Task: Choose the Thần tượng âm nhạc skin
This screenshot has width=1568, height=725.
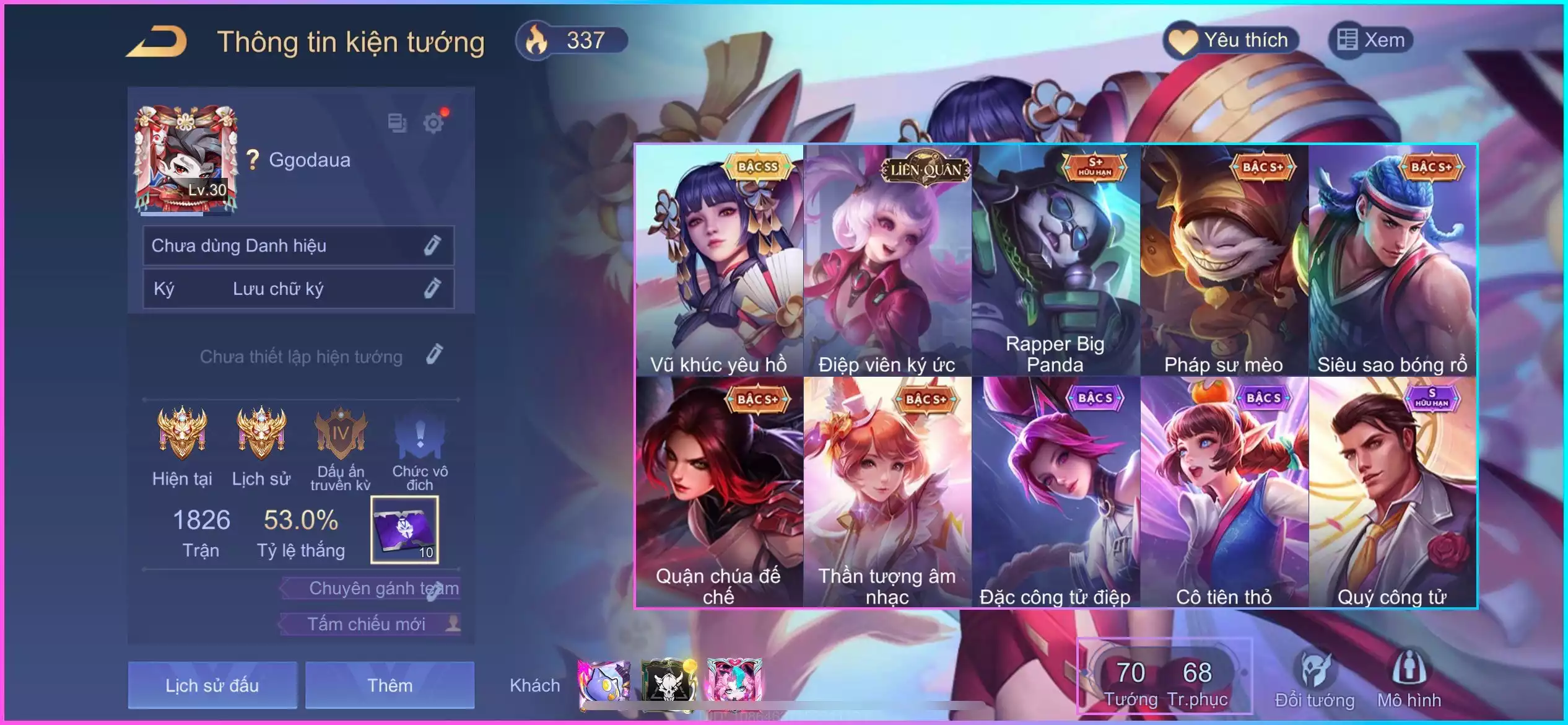Action: 887,492
